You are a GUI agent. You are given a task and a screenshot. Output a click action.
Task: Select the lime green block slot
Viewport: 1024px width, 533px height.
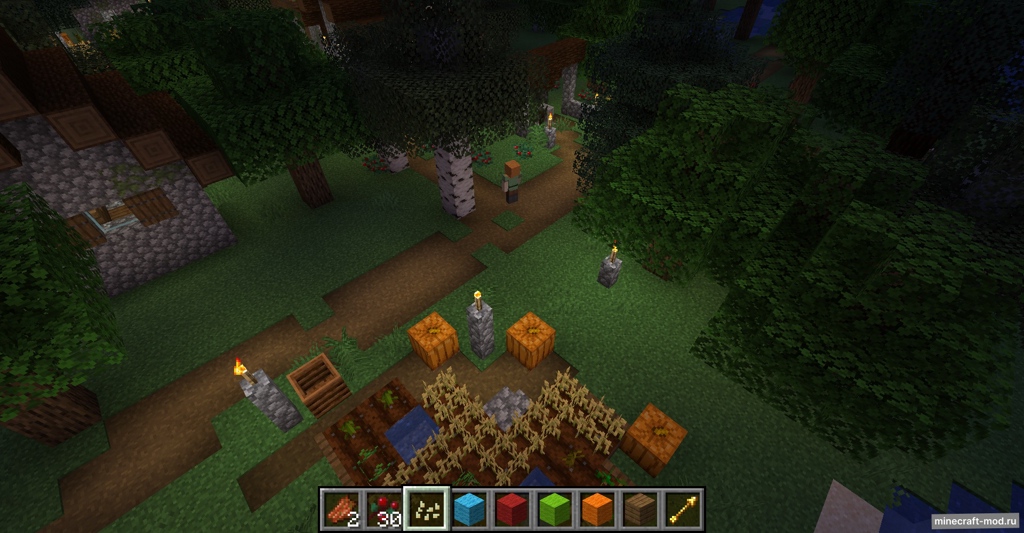(555, 510)
